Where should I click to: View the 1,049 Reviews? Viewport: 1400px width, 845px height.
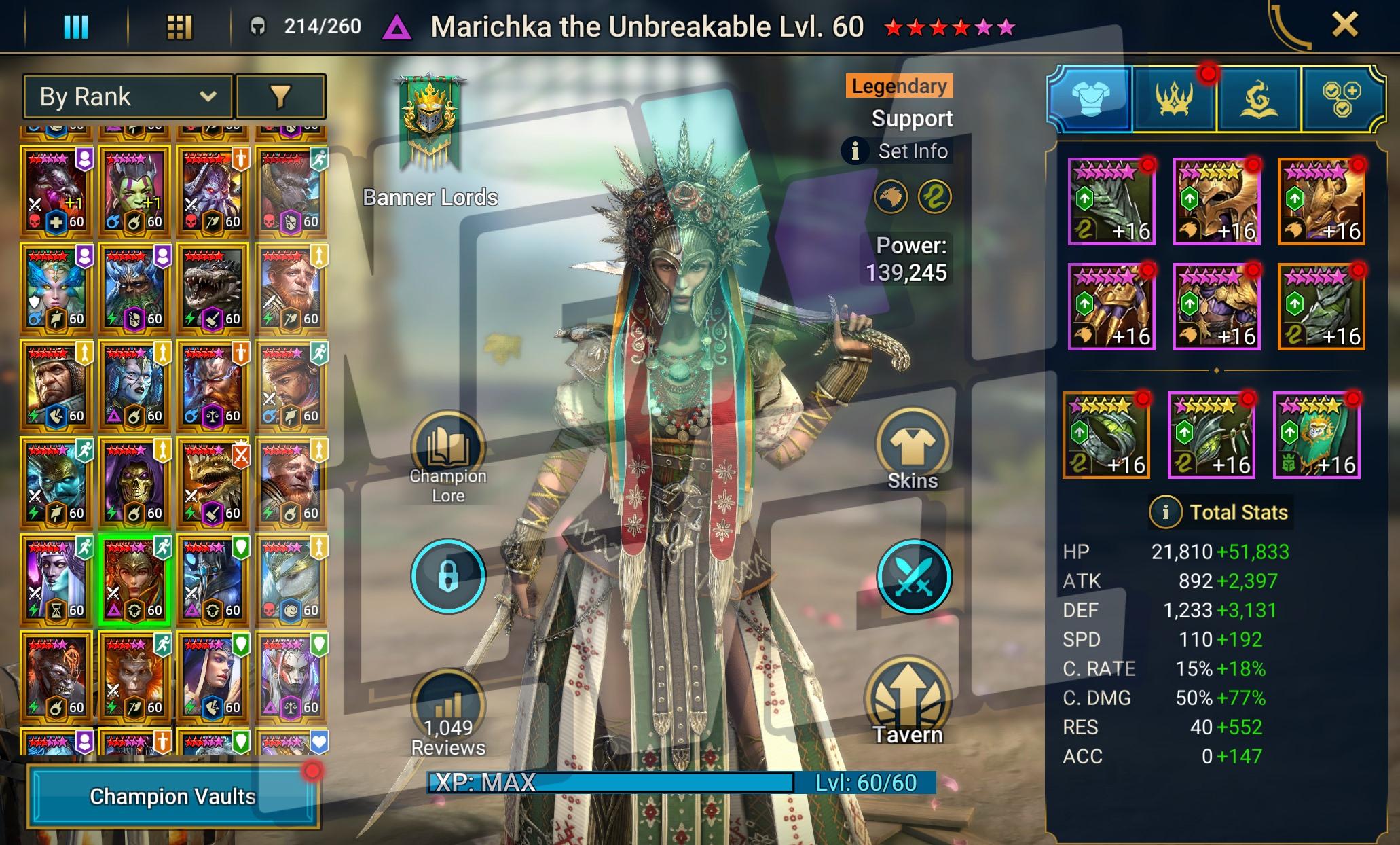point(448,713)
